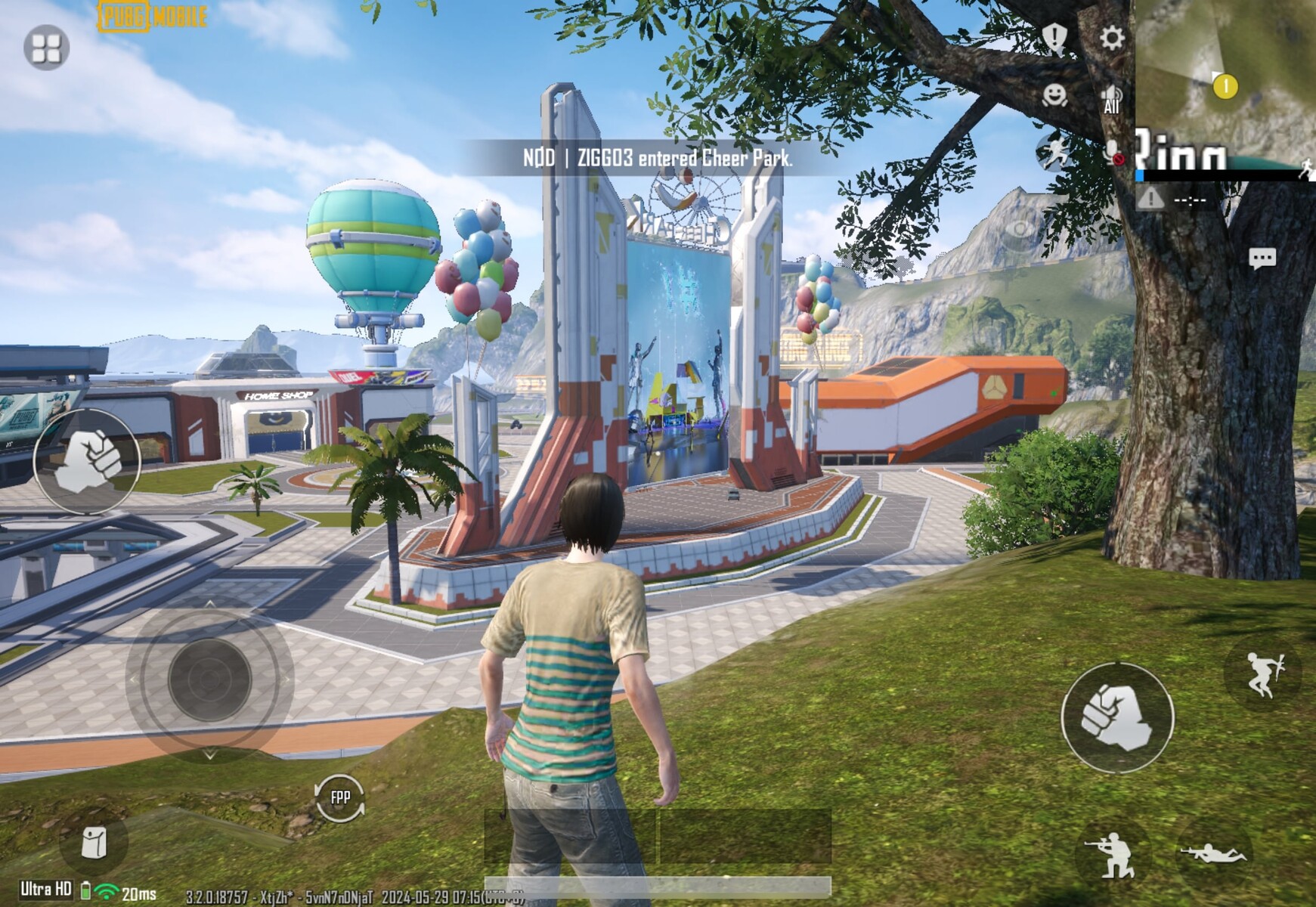Screen dimensions: 1316x907
Task: Toggle the sprinting figure auto-run icon
Action: [1054, 151]
